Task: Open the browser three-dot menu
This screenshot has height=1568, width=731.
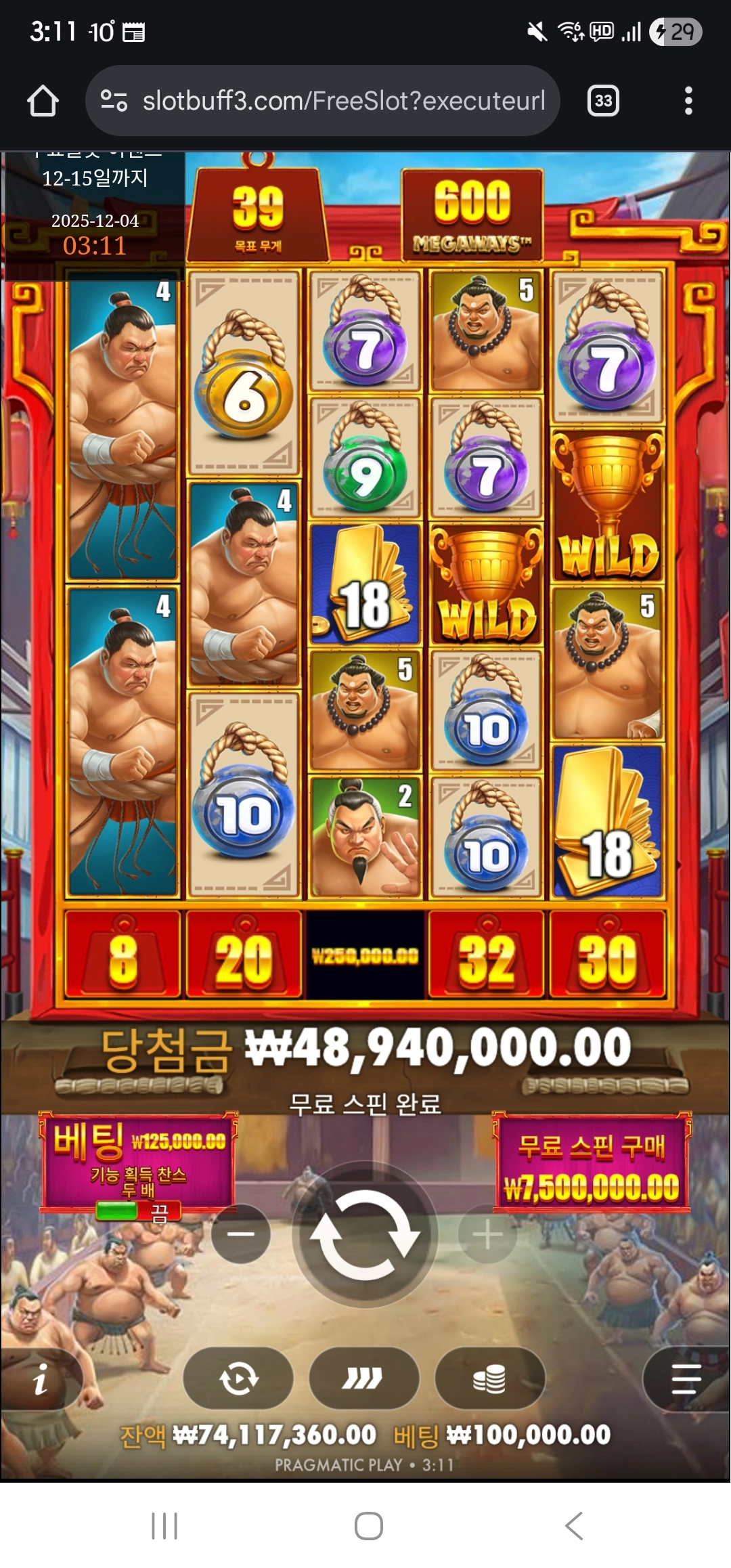Action: pyautogui.click(x=688, y=101)
